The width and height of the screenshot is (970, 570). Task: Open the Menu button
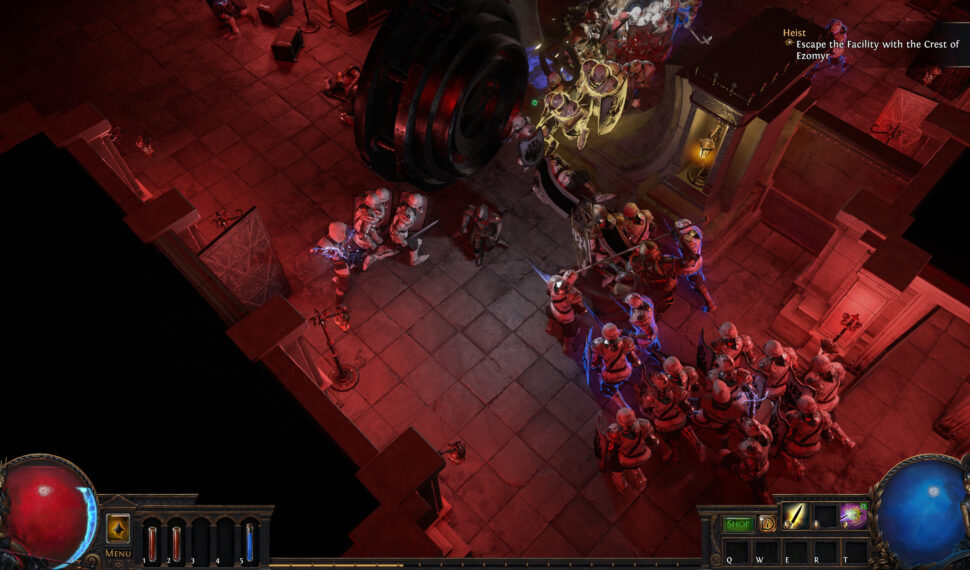118,553
